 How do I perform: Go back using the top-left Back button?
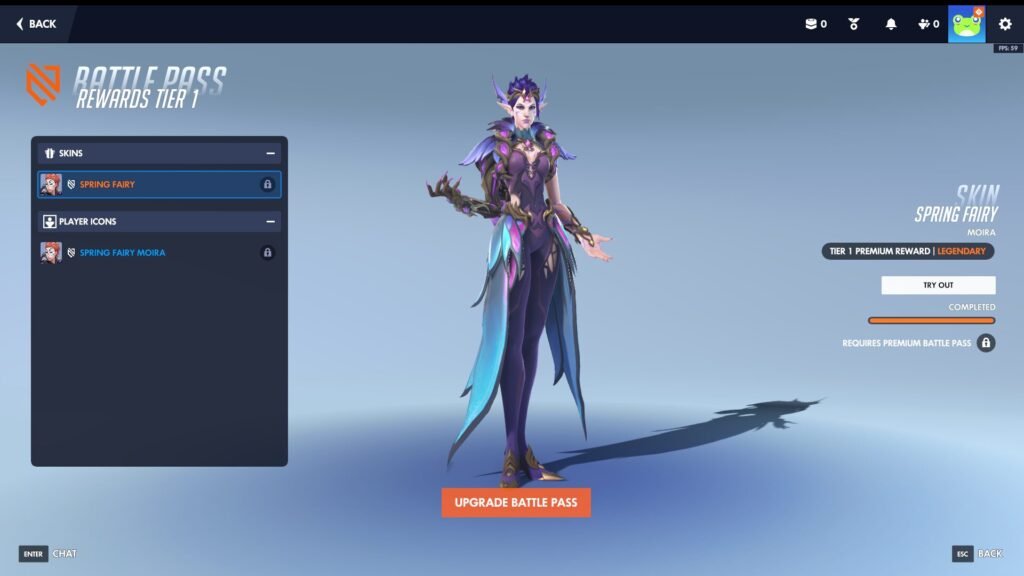36,24
